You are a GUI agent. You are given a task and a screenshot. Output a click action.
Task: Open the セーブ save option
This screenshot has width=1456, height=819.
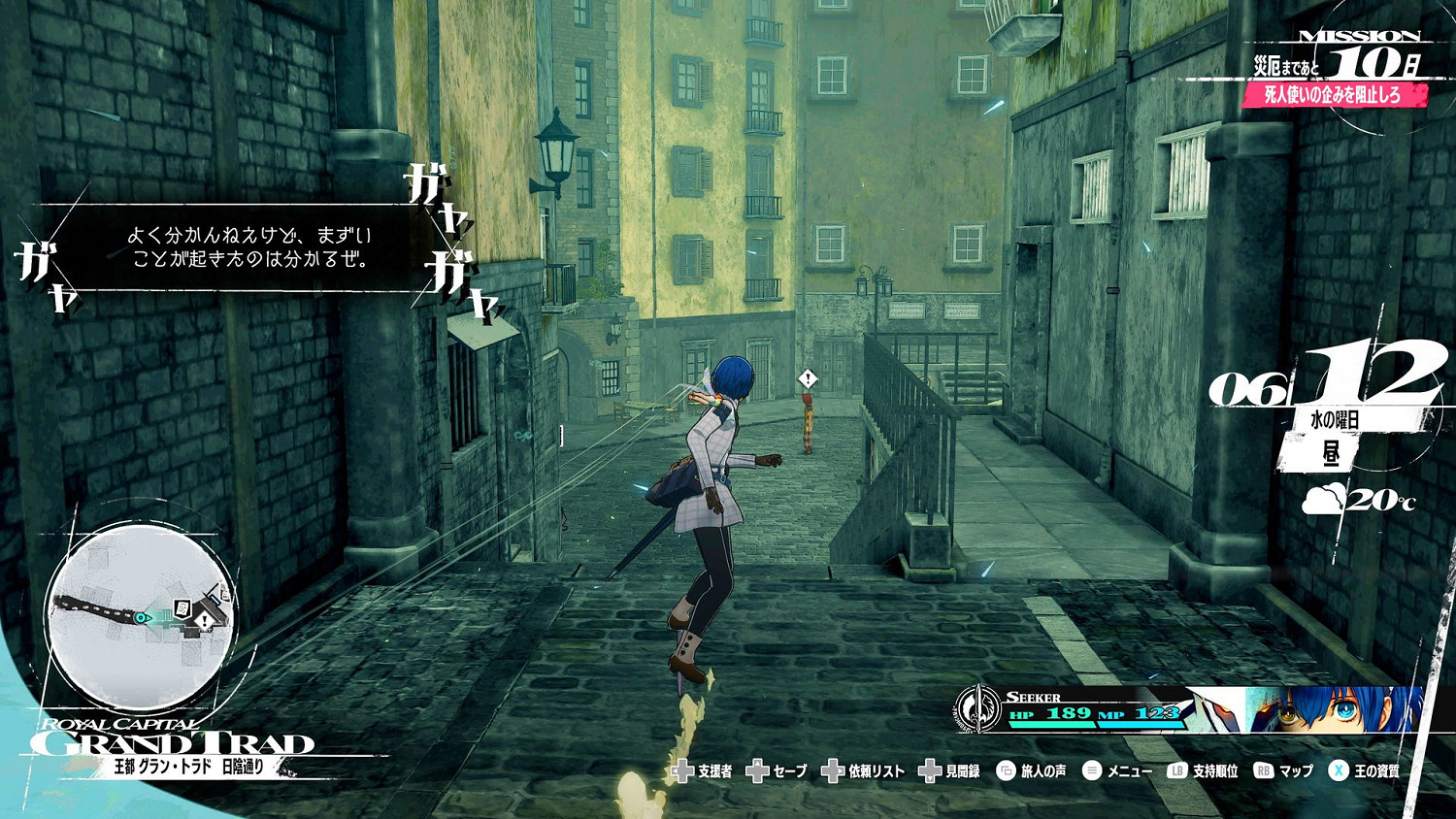[778, 771]
